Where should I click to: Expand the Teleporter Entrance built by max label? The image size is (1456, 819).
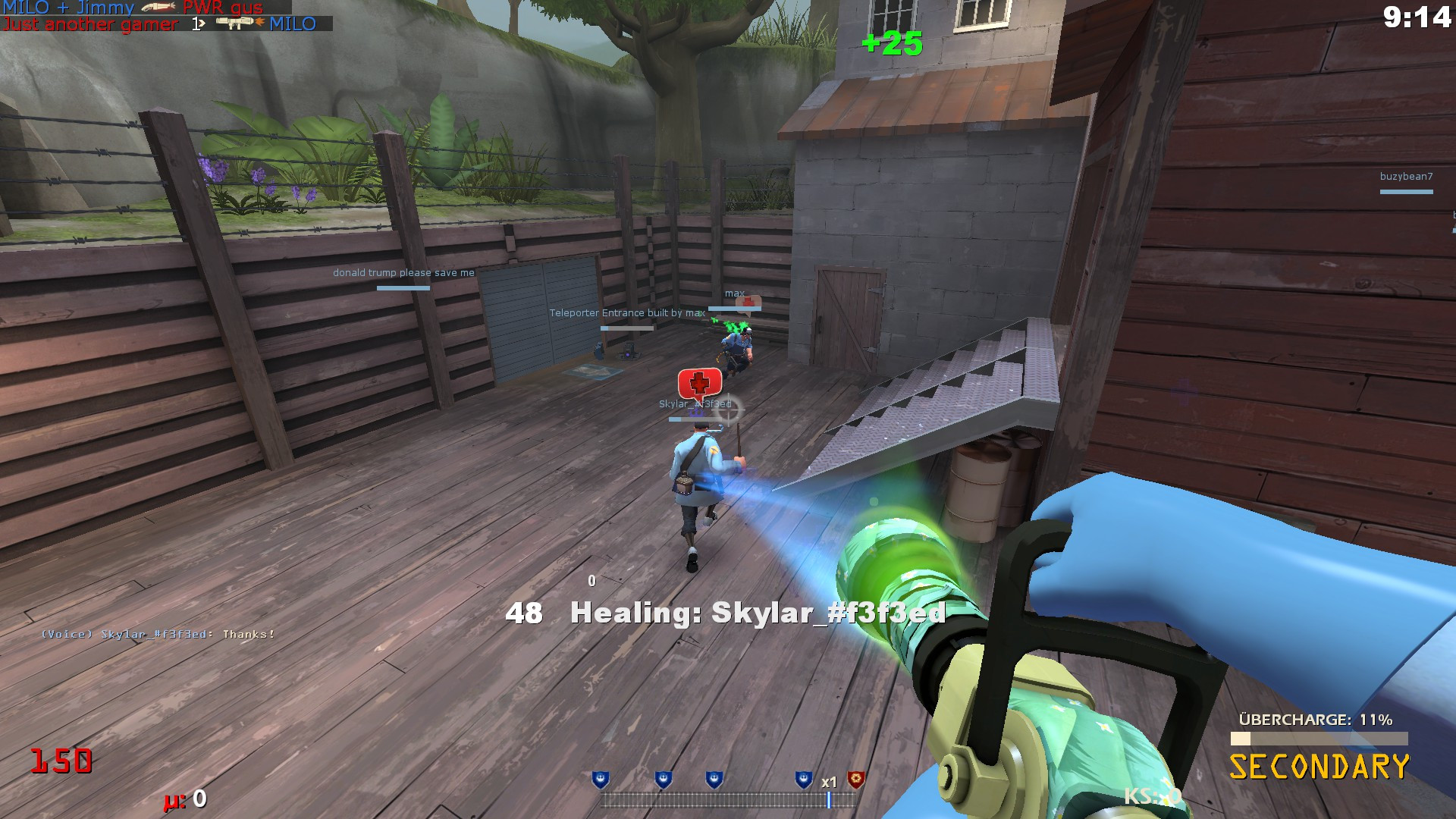[626, 312]
